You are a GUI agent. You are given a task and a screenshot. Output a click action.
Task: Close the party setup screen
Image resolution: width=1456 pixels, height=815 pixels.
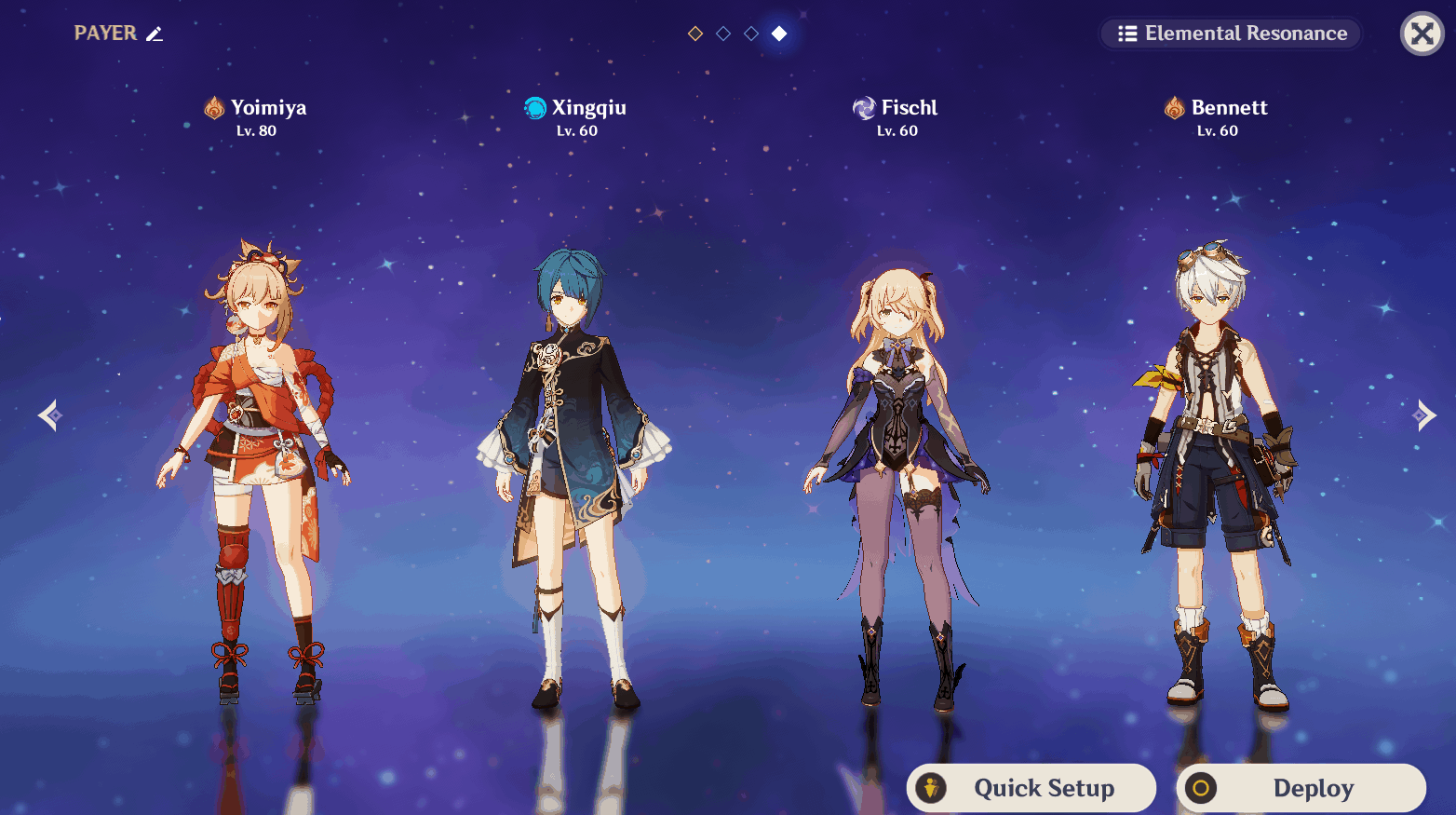(1422, 34)
